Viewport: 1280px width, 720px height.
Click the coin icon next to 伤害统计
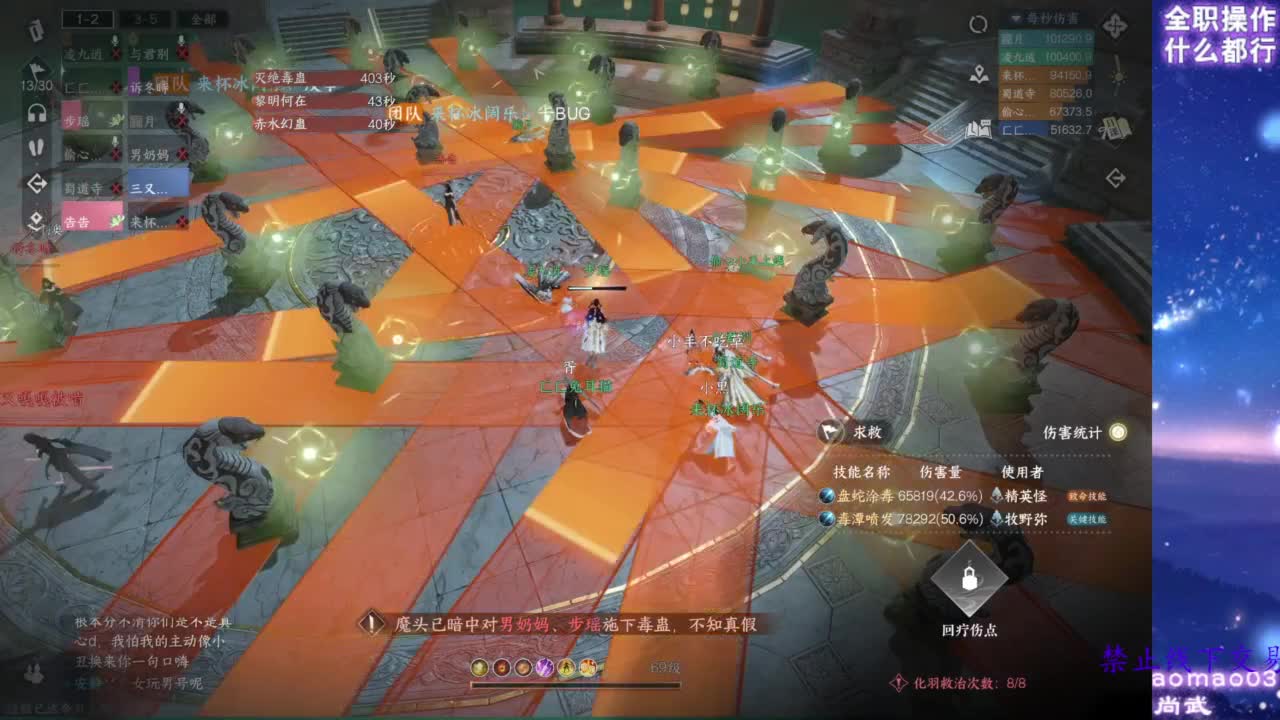pos(1116,432)
